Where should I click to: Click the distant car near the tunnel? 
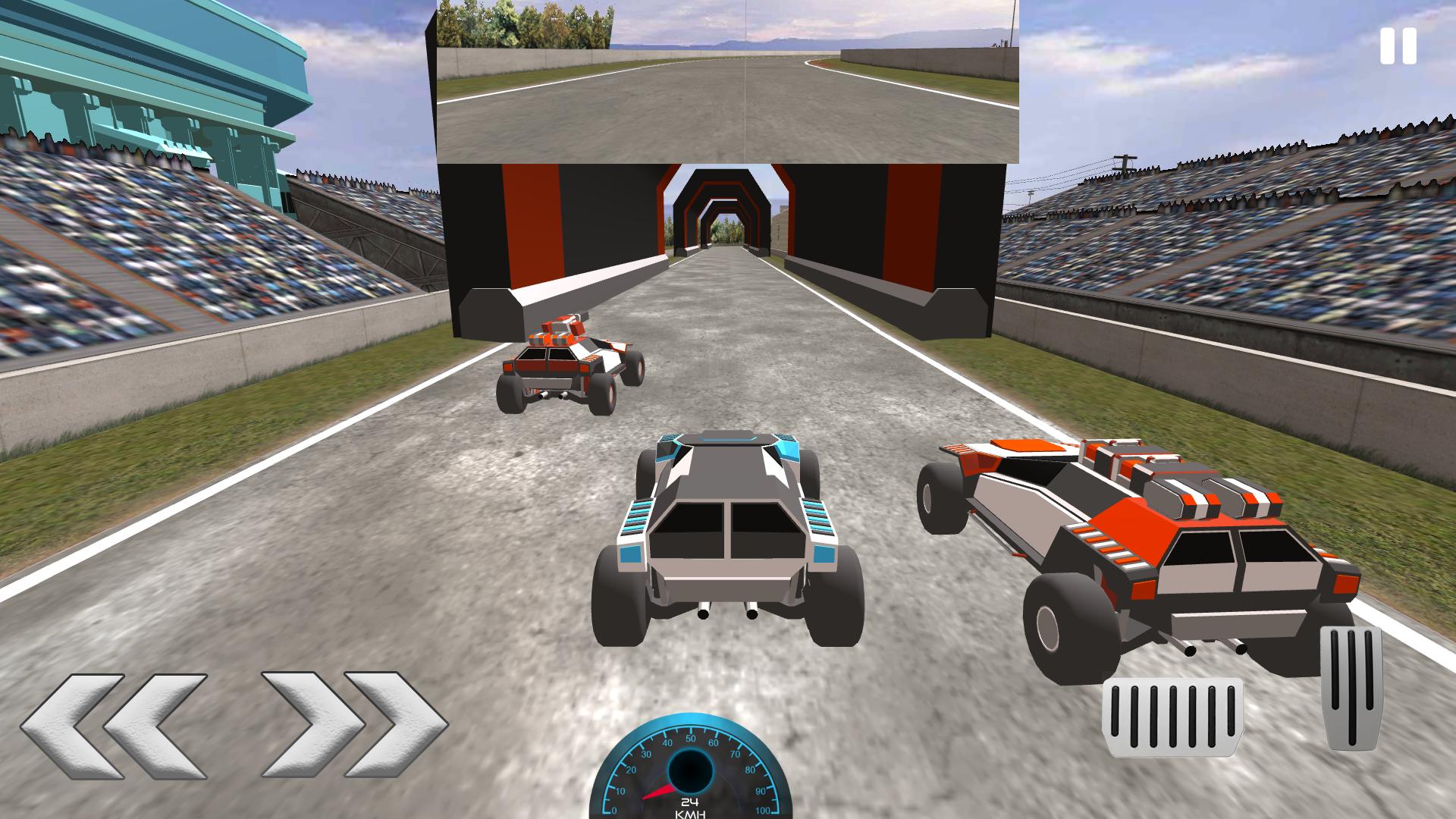pos(569,364)
